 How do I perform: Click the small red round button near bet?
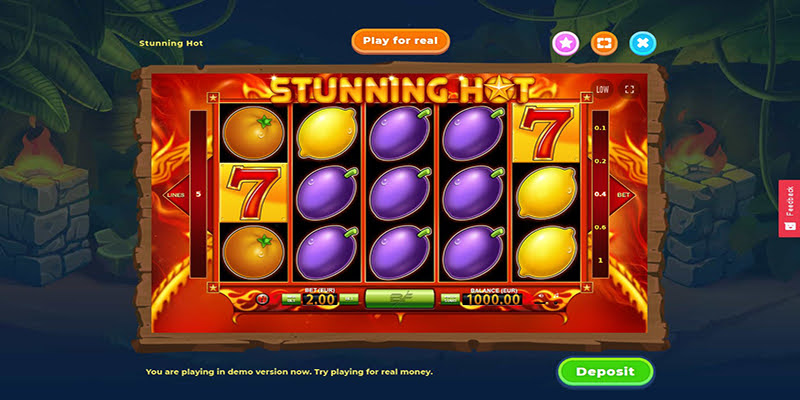pos(264,298)
